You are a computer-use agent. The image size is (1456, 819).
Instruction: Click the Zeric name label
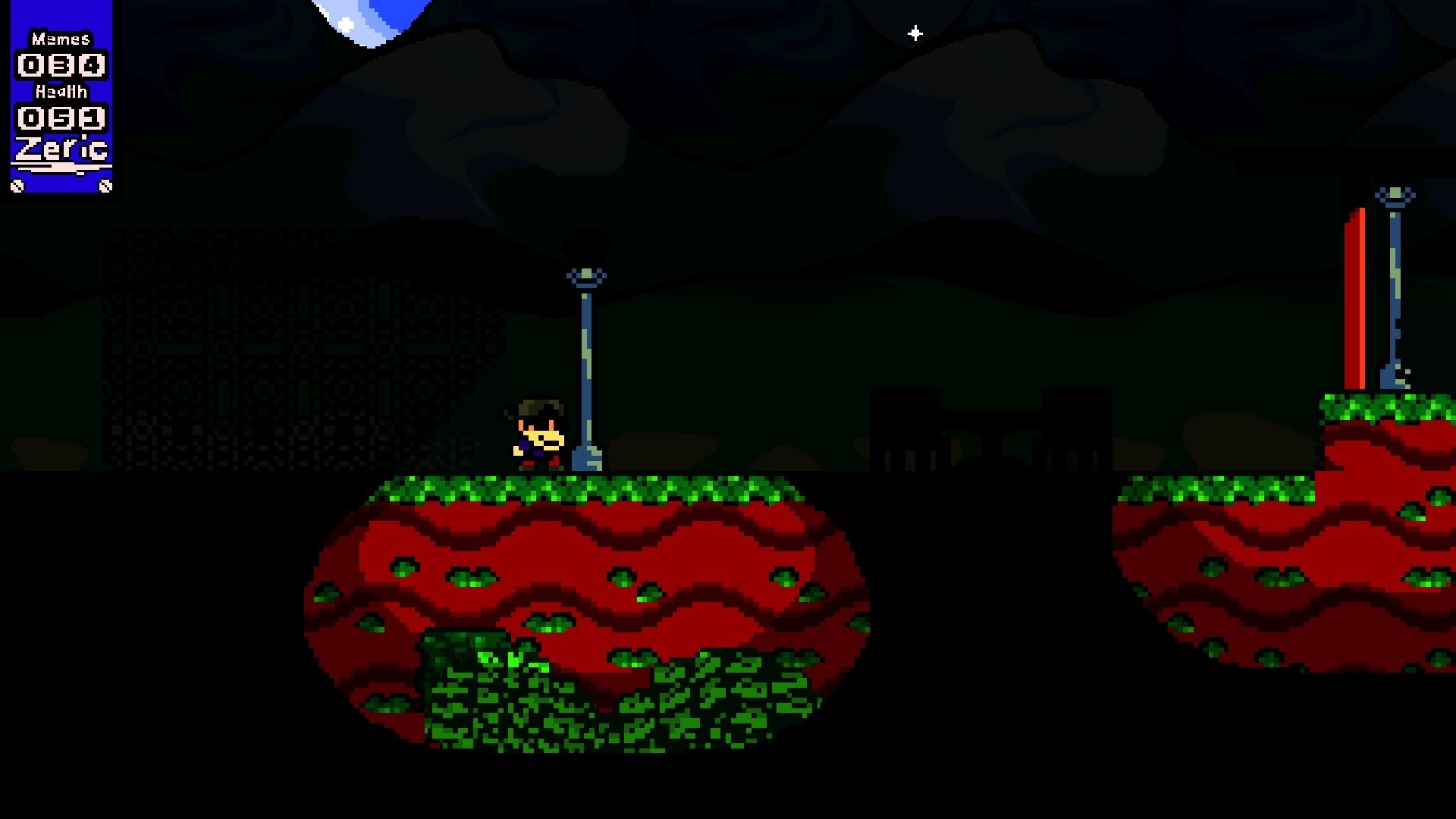[61, 149]
